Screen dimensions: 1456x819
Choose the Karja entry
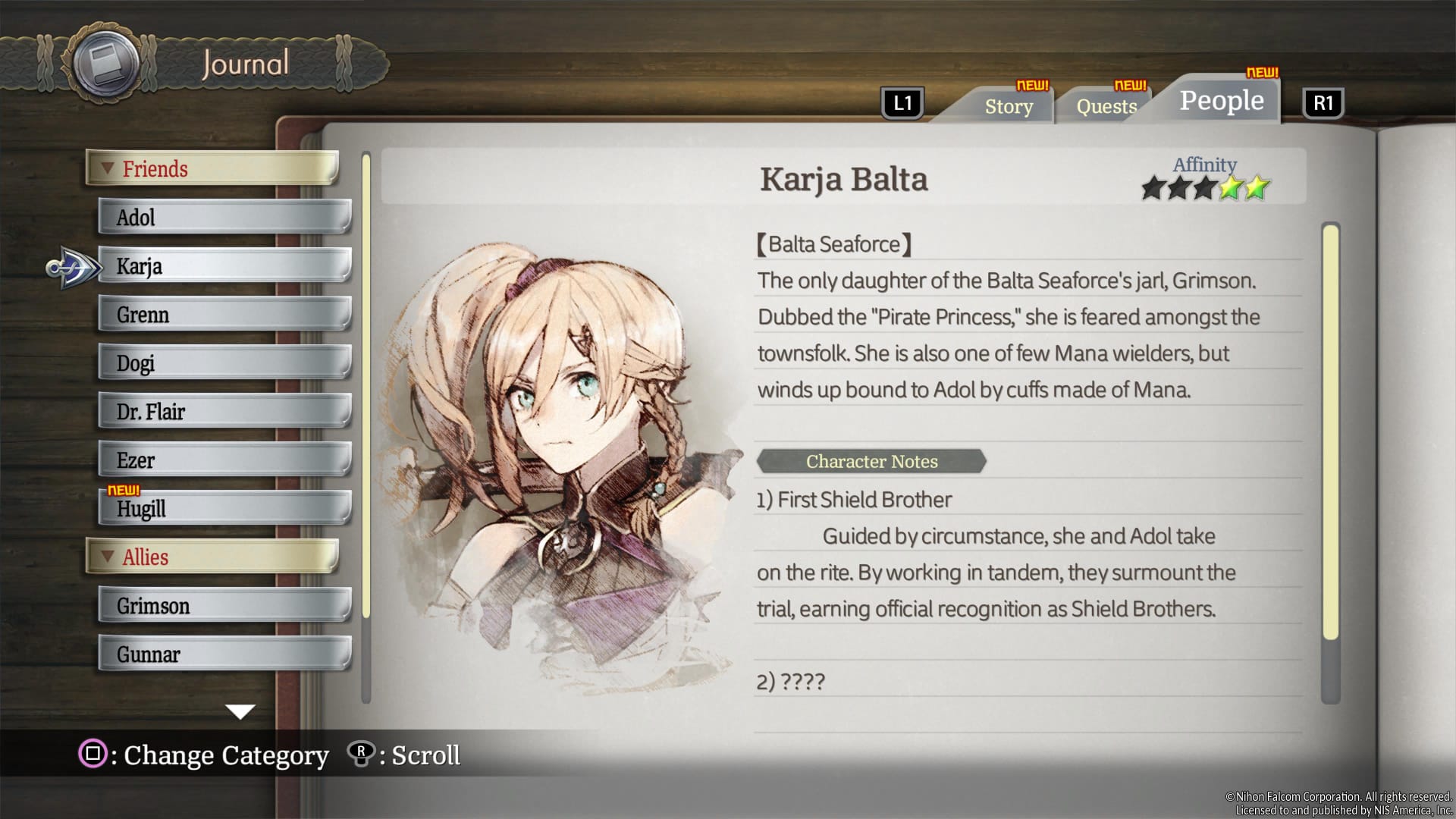[224, 266]
